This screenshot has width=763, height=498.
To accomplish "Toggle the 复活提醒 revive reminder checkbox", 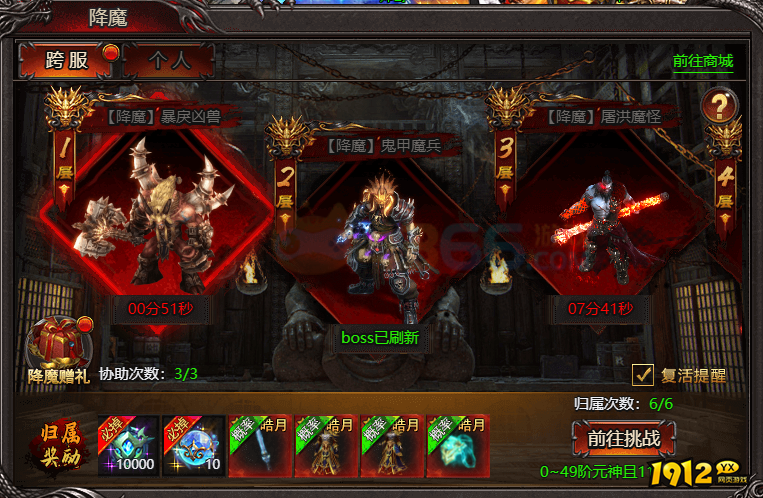I will [x=644, y=375].
